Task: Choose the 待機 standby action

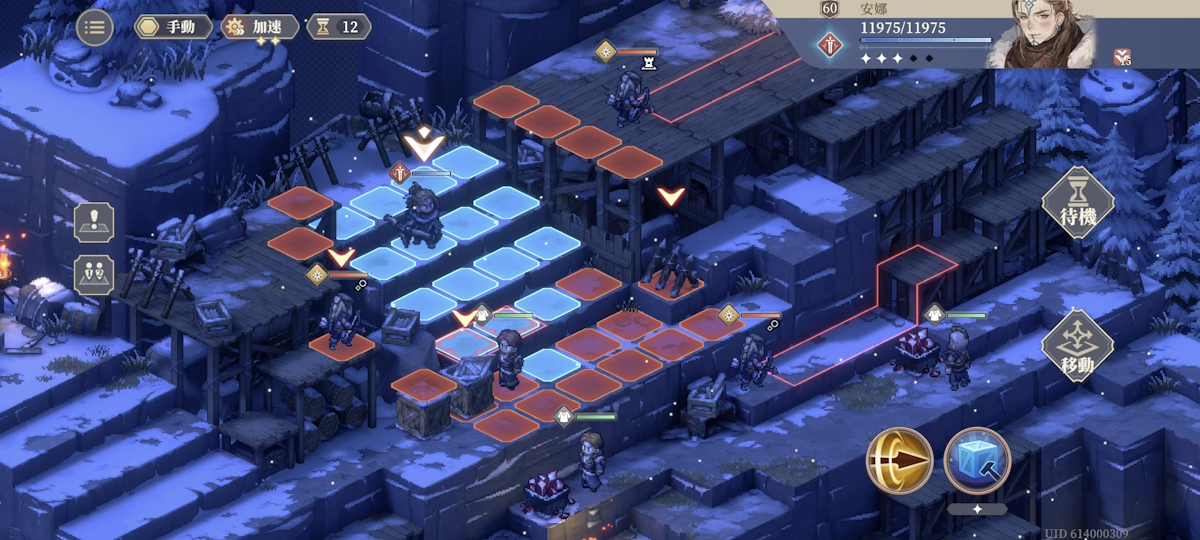Action: 1078,203
